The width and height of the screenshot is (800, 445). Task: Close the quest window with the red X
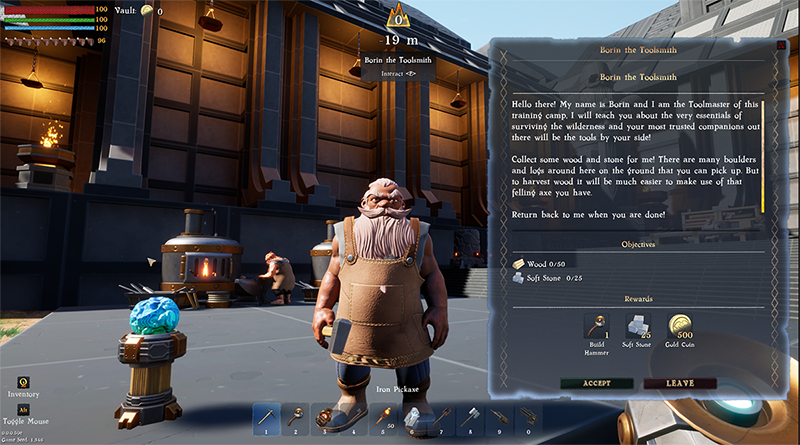(x=780, y=44)
